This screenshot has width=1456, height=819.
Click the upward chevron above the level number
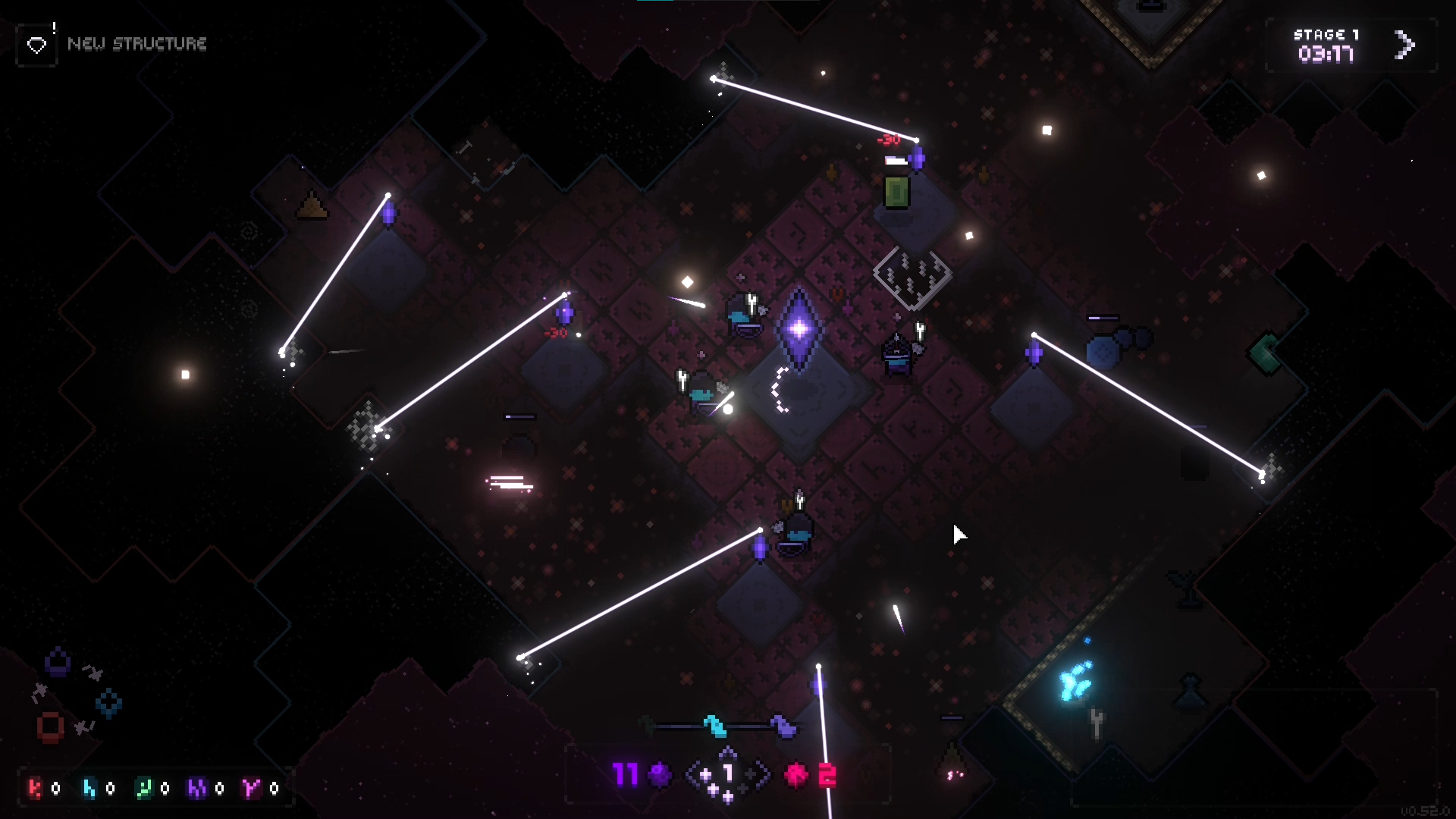click(726, 752)
